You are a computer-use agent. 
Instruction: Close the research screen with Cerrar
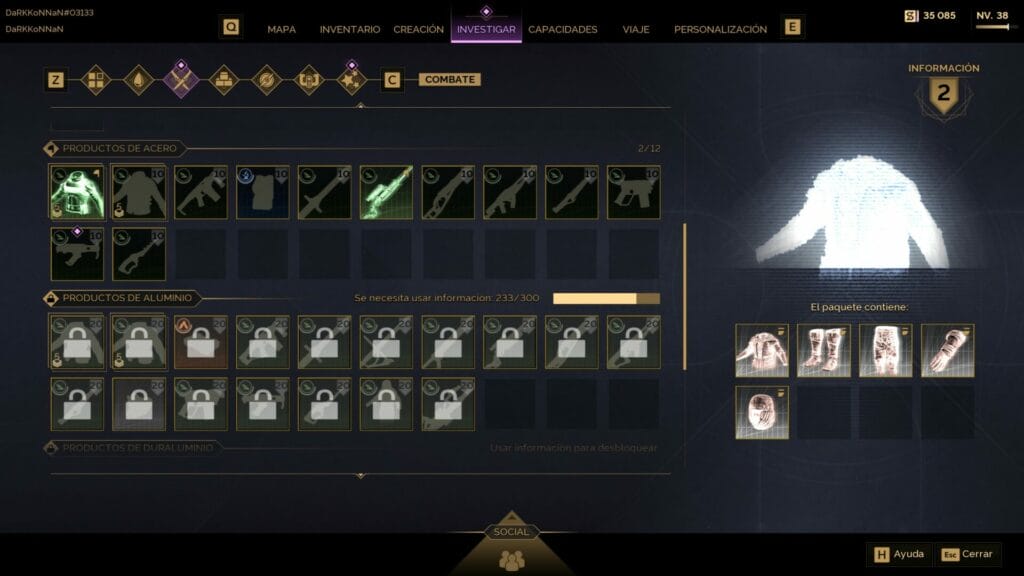tap(968, 554)
